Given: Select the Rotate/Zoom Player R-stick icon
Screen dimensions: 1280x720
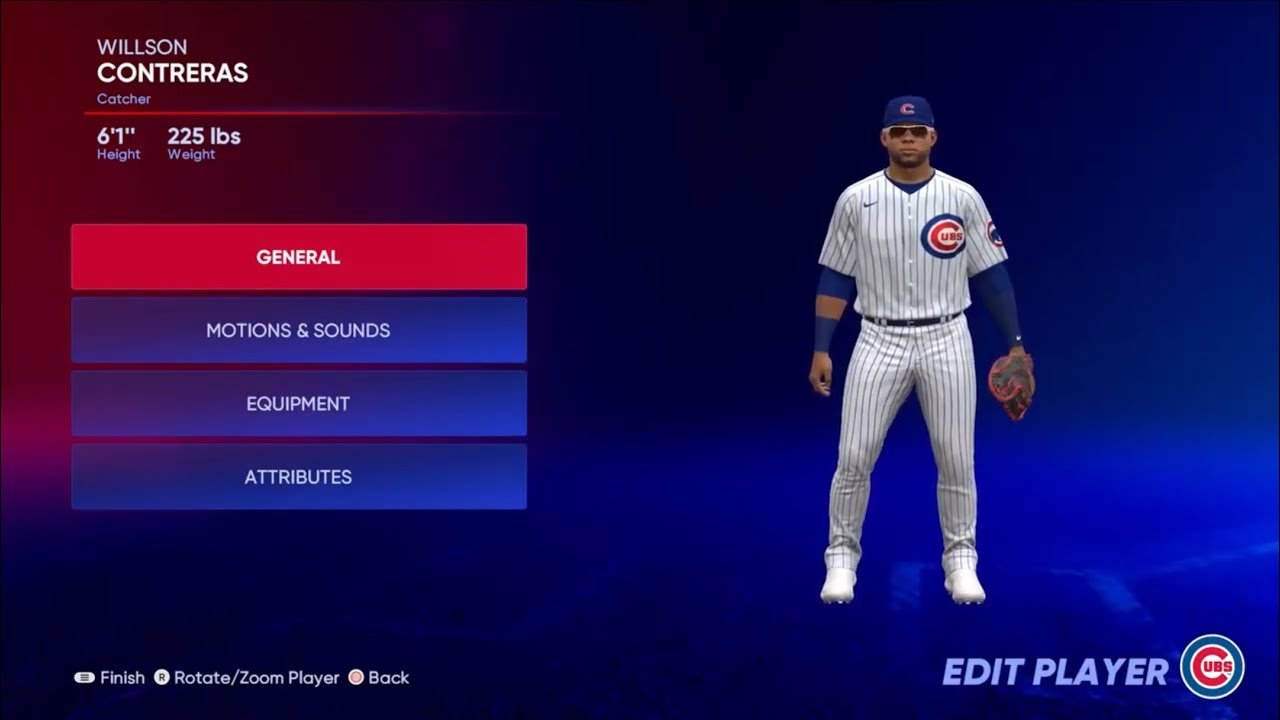Looking at the screenshot, I should pos(162,677).
